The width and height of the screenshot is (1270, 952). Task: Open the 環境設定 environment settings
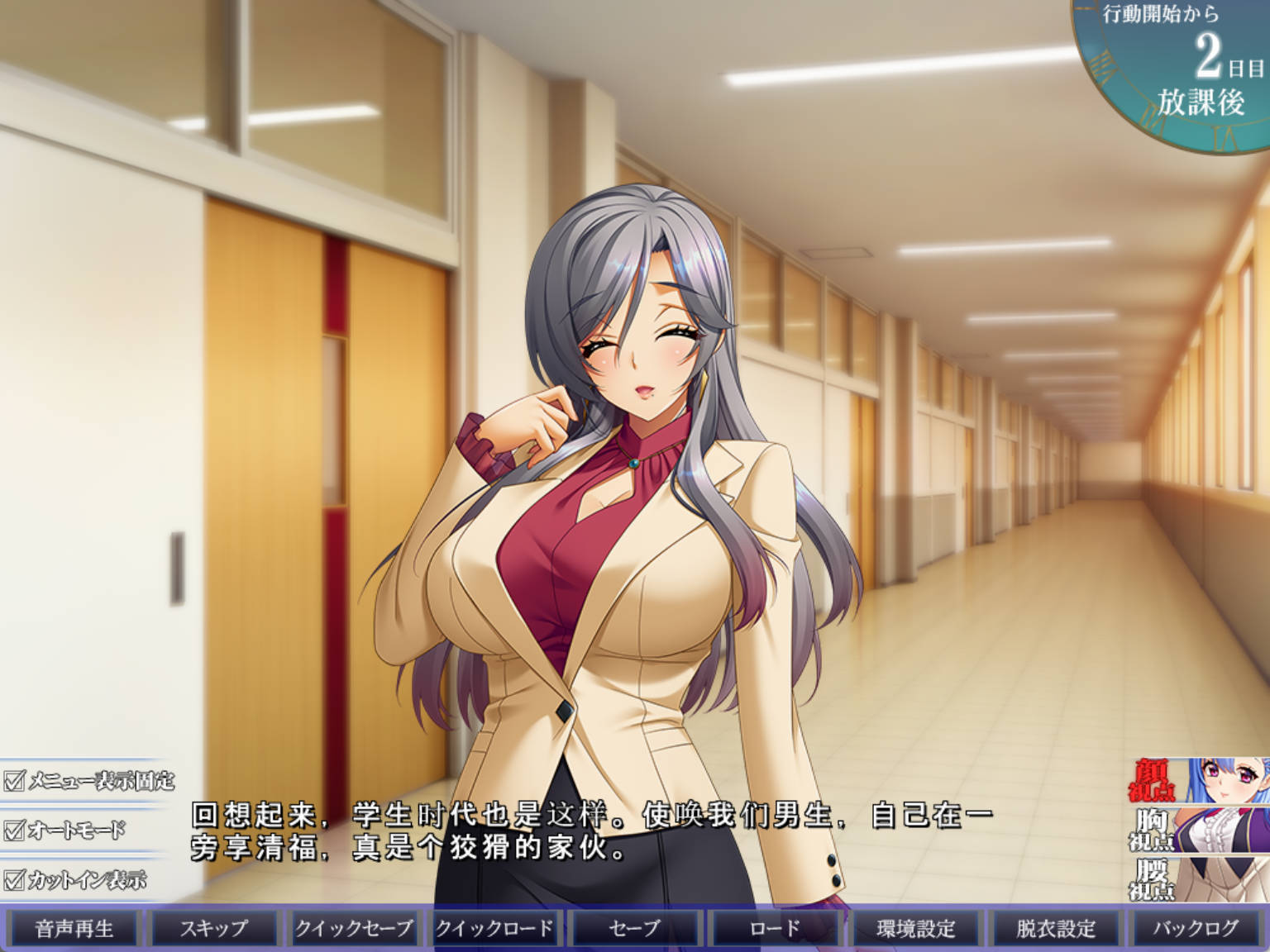coord(916,928)
